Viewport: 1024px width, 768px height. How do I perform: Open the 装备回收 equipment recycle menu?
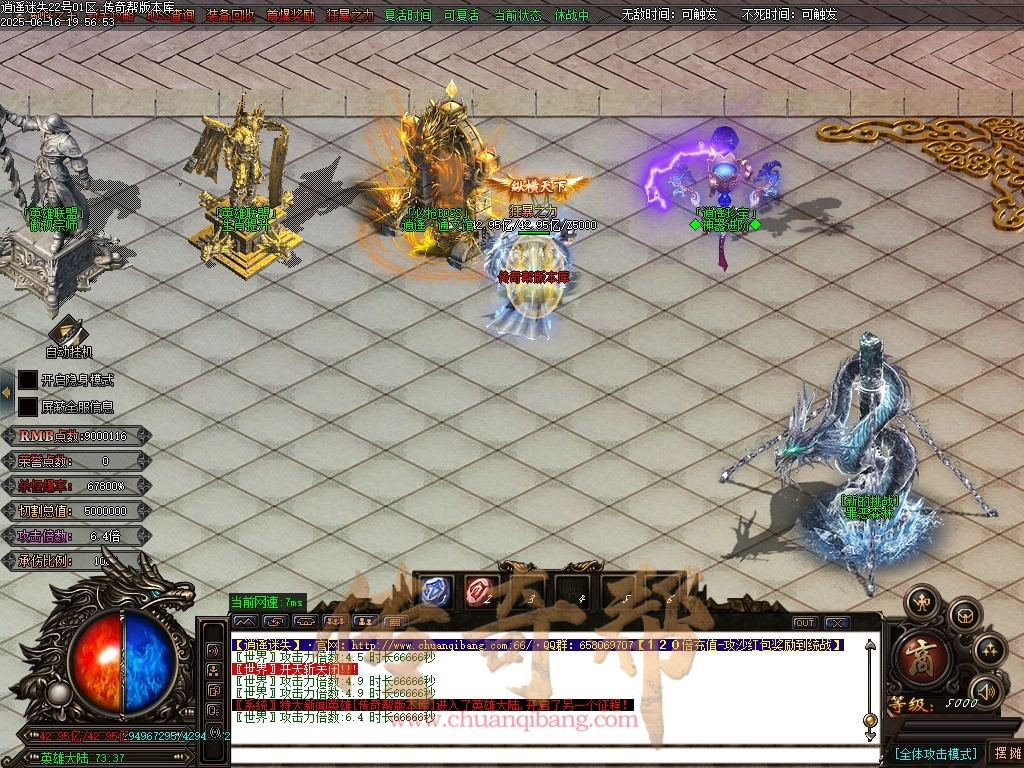[x=230, y=15]
